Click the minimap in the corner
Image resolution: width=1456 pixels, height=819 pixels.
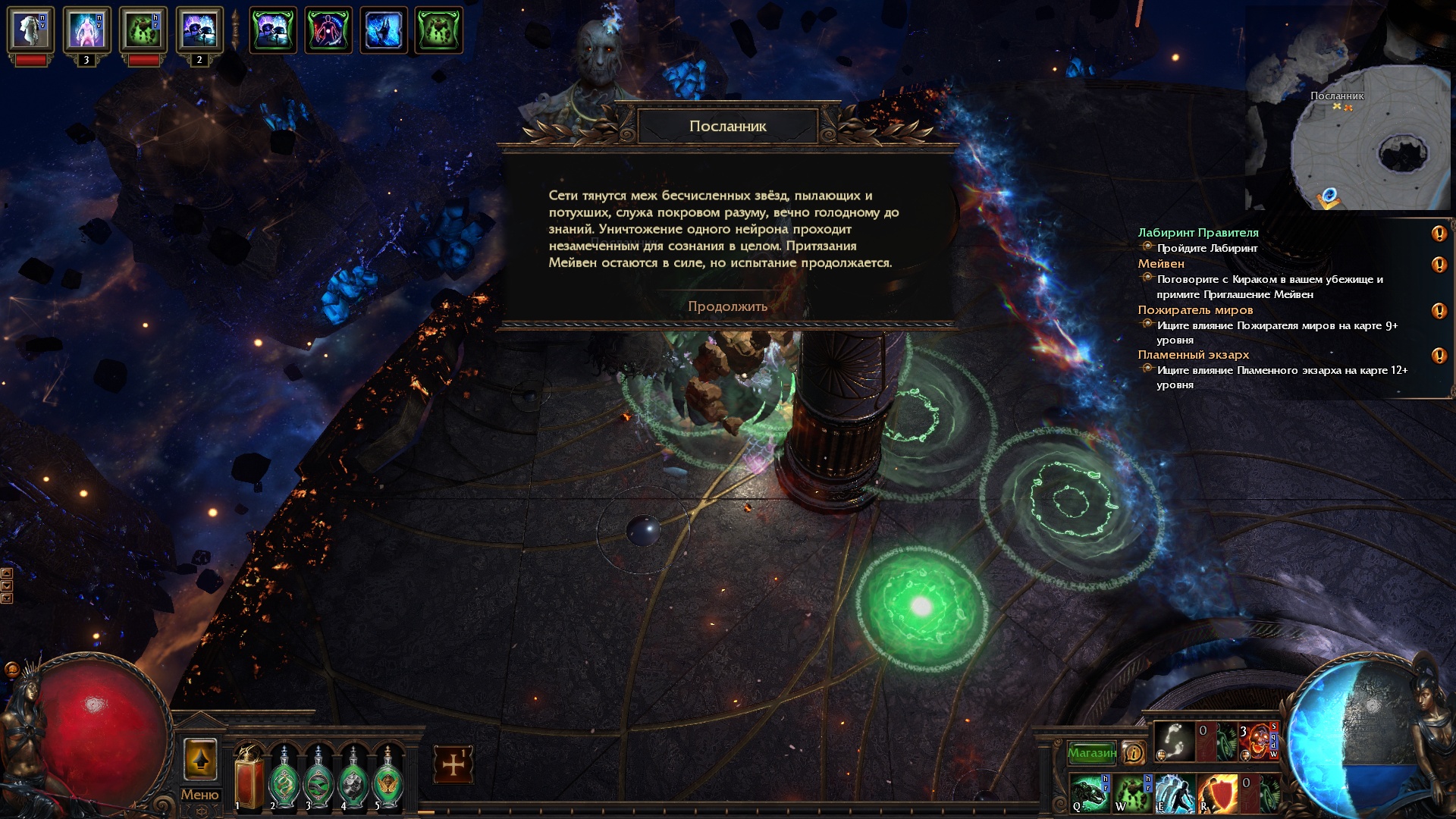coord(1357,140)
